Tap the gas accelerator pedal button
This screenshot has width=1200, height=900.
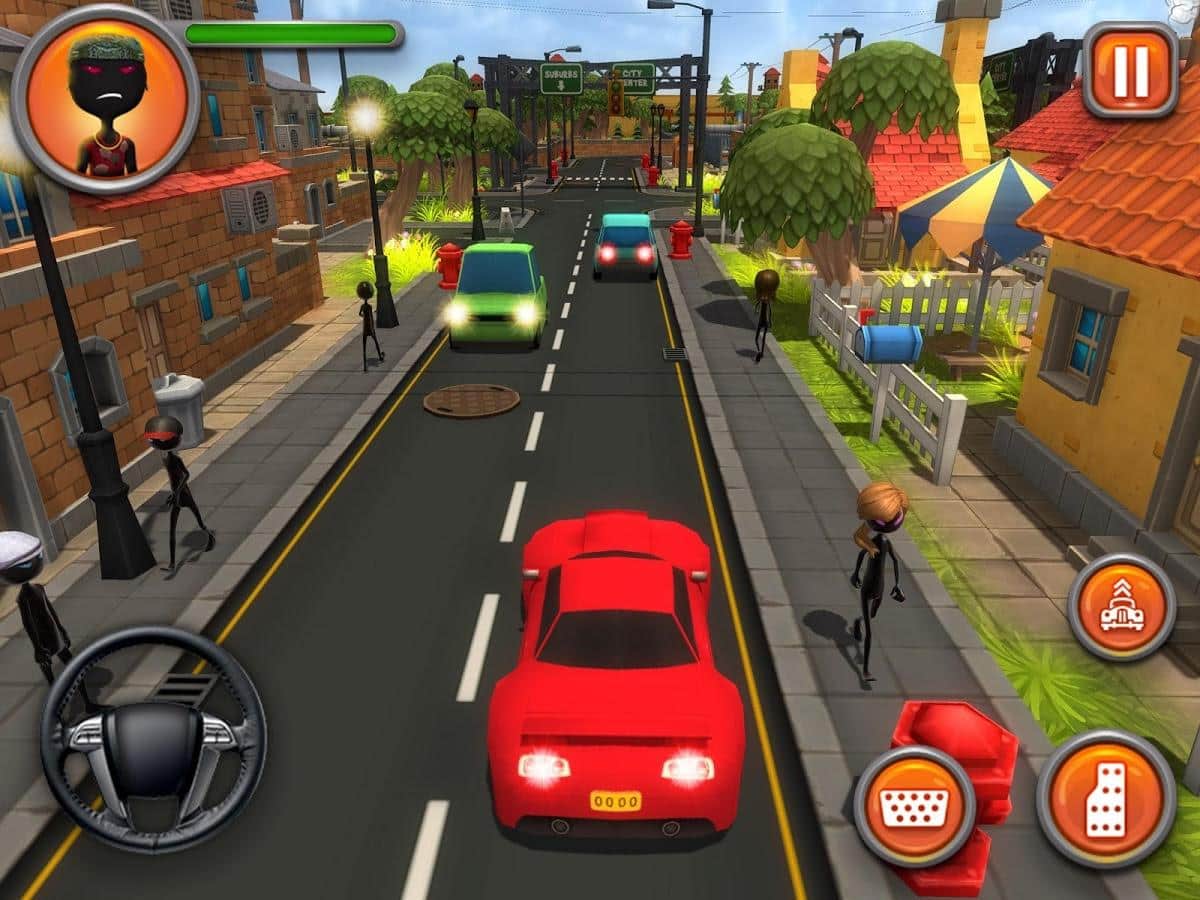(1106, 799)
